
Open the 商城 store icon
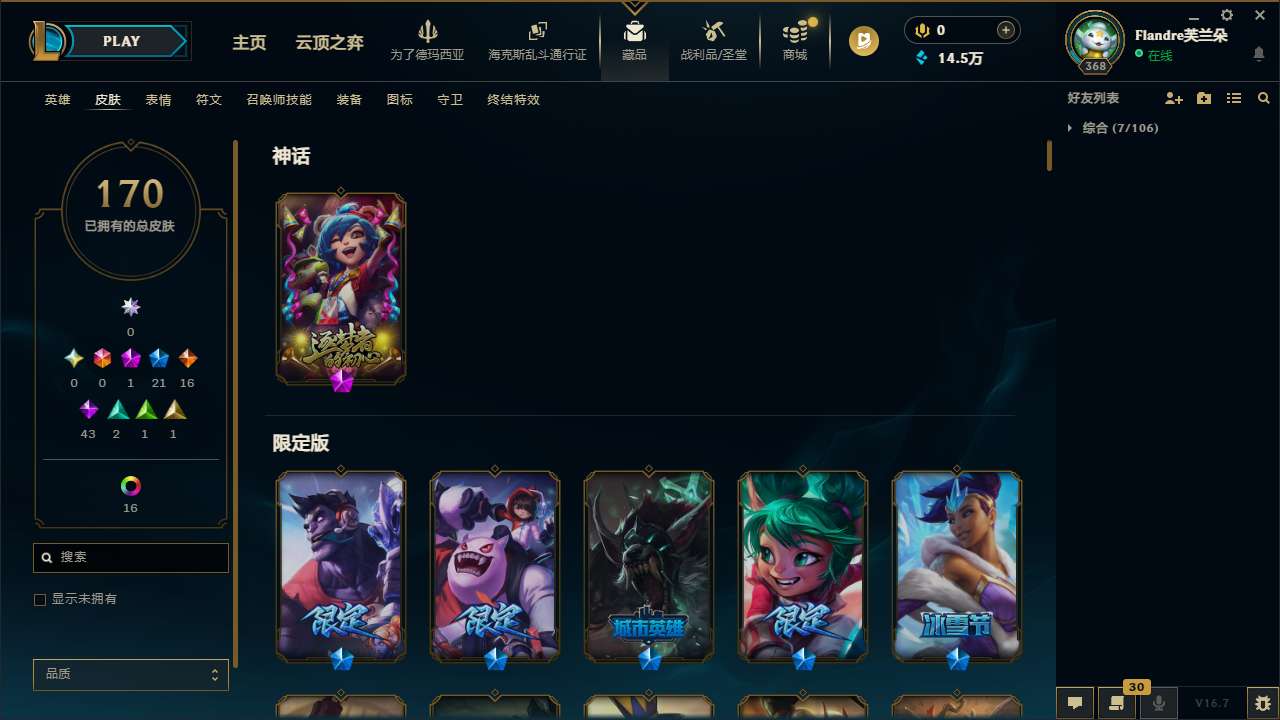[794, 39]
